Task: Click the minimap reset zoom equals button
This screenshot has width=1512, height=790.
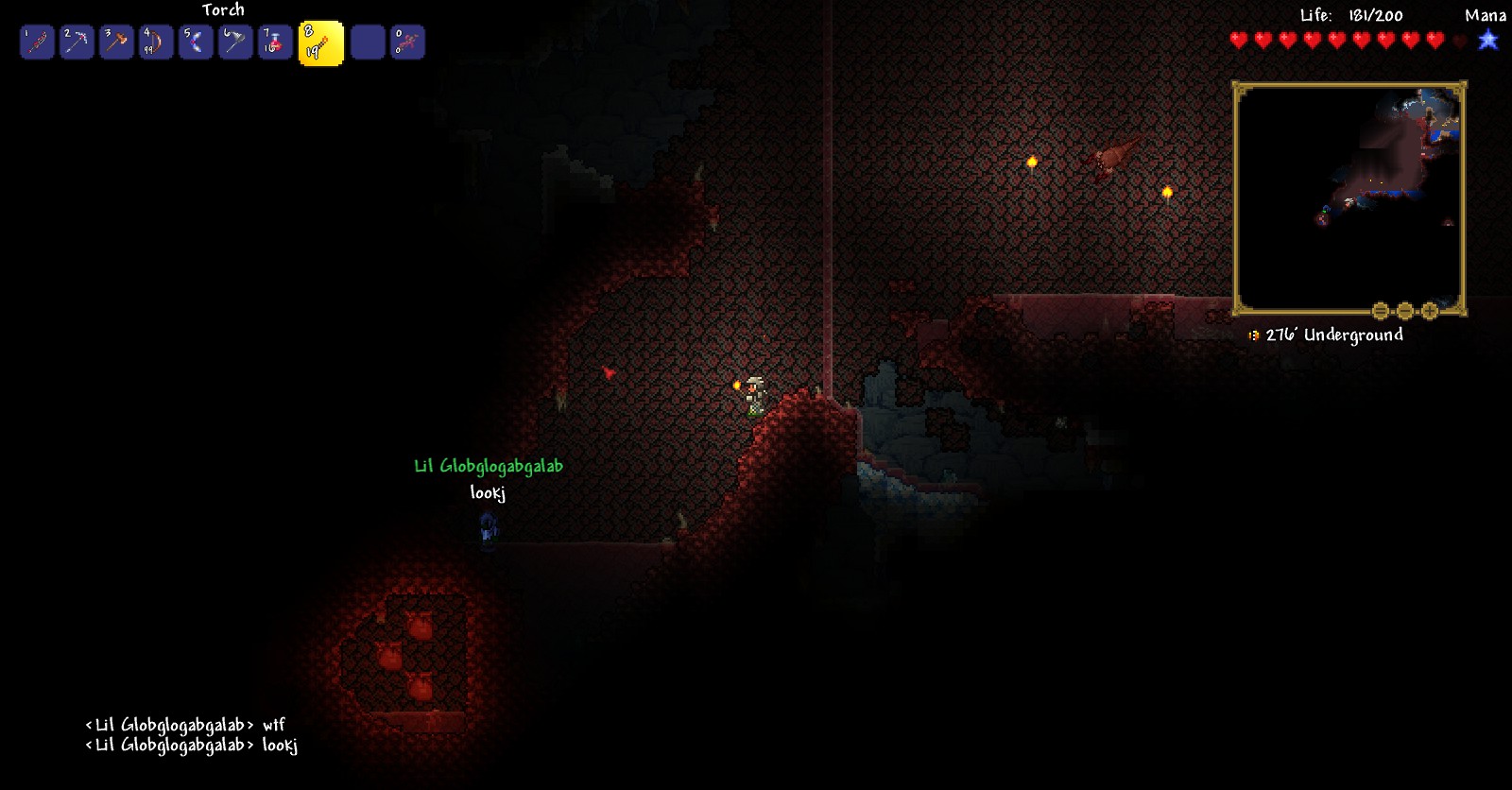Action: pos(1380,310)
